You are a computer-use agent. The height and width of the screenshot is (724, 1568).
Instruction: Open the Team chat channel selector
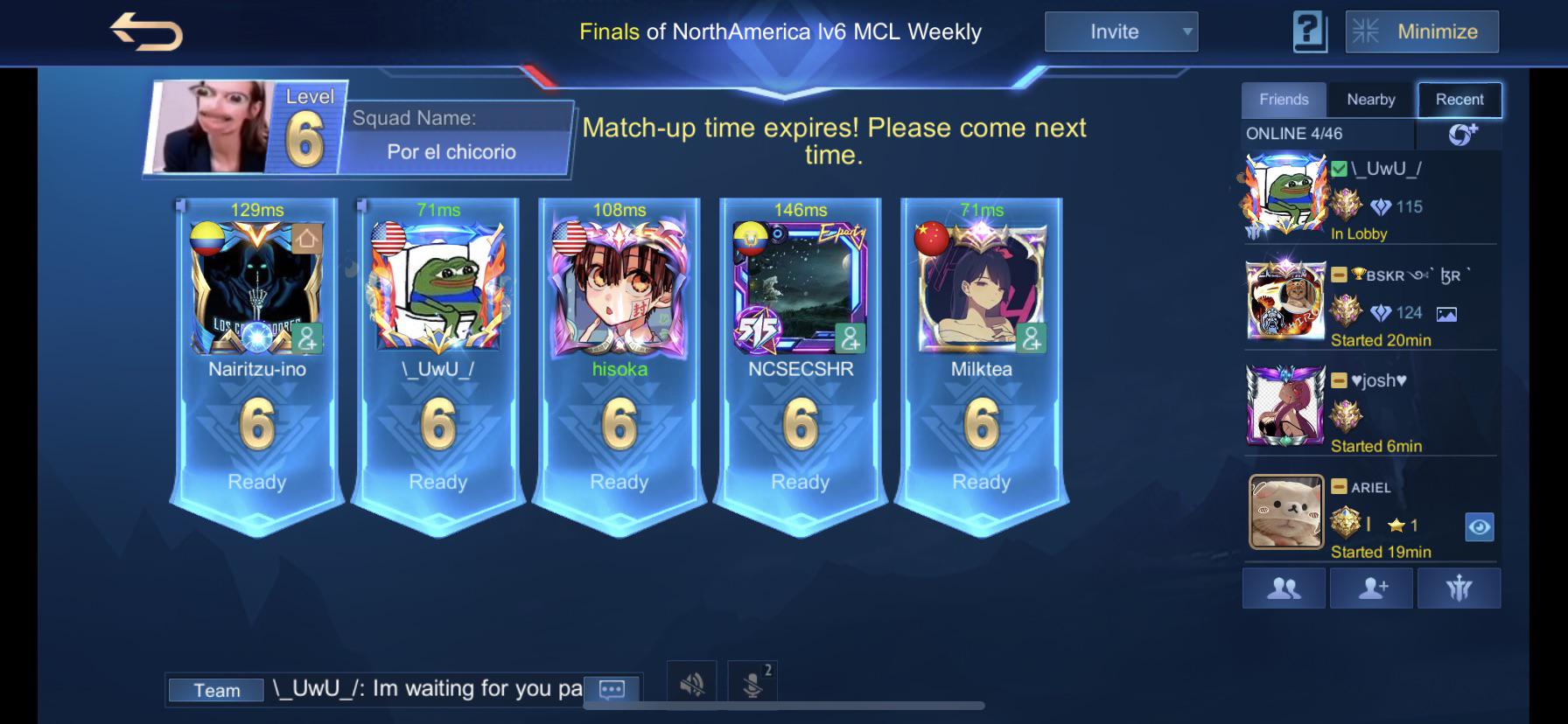pos(216,690)
